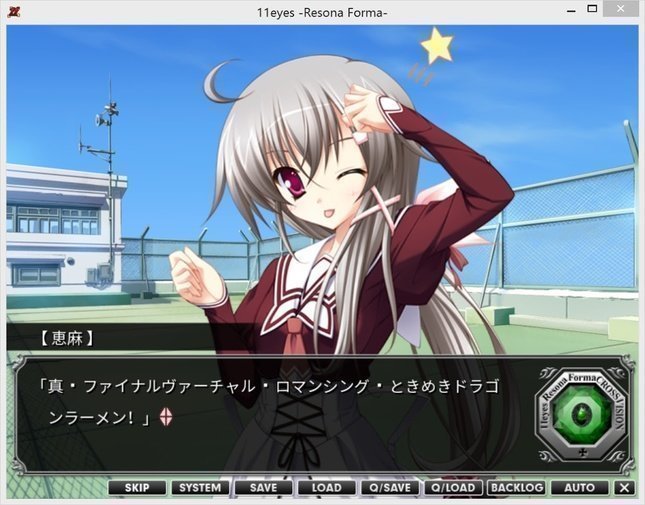Activate the SKIP button
The height and width of the screenshot is (505, 645).
click(x=137, y=488)
